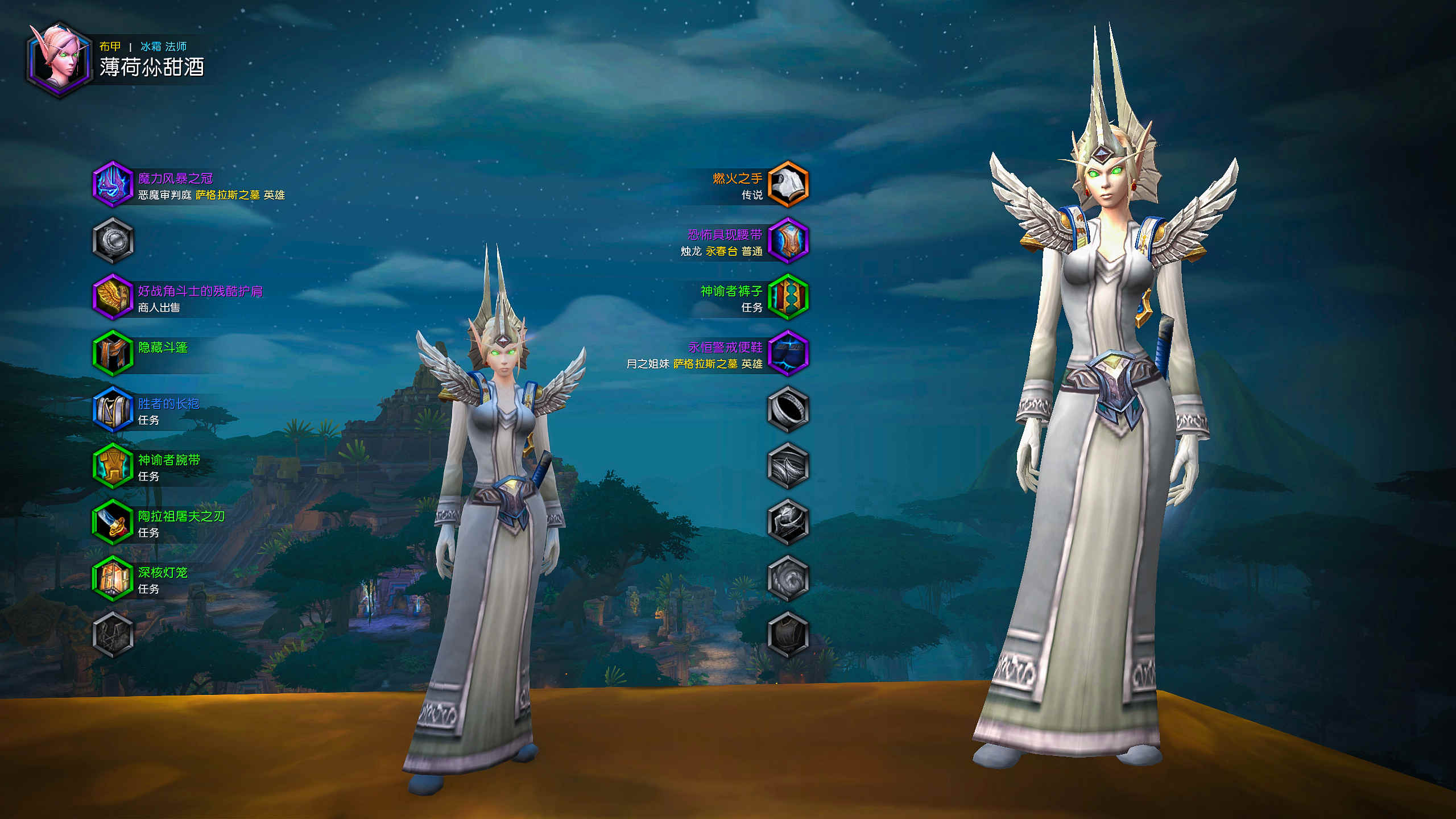
Task: Click the 燃火之手 gloves icon
Action: coord(788,184)
